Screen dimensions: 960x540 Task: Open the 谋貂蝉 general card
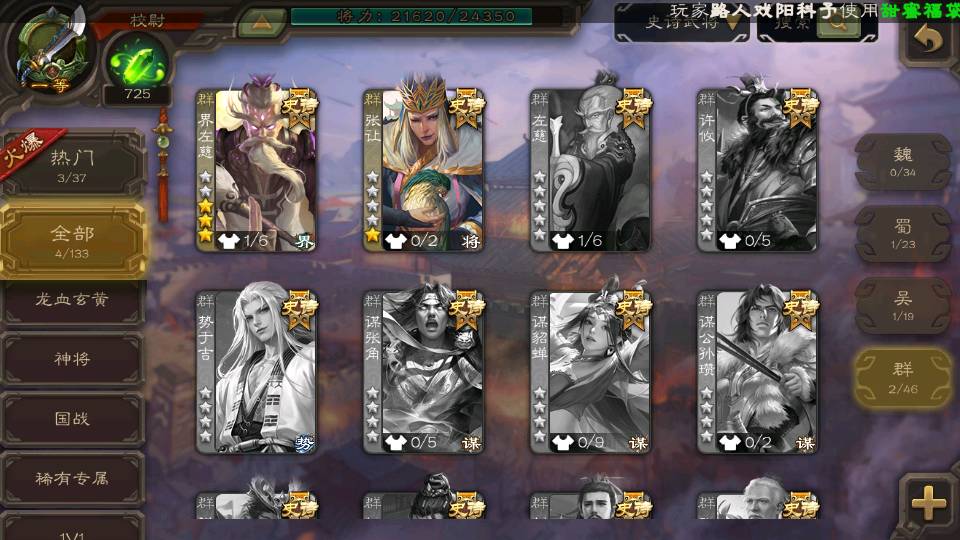click(x=590, y=371)
